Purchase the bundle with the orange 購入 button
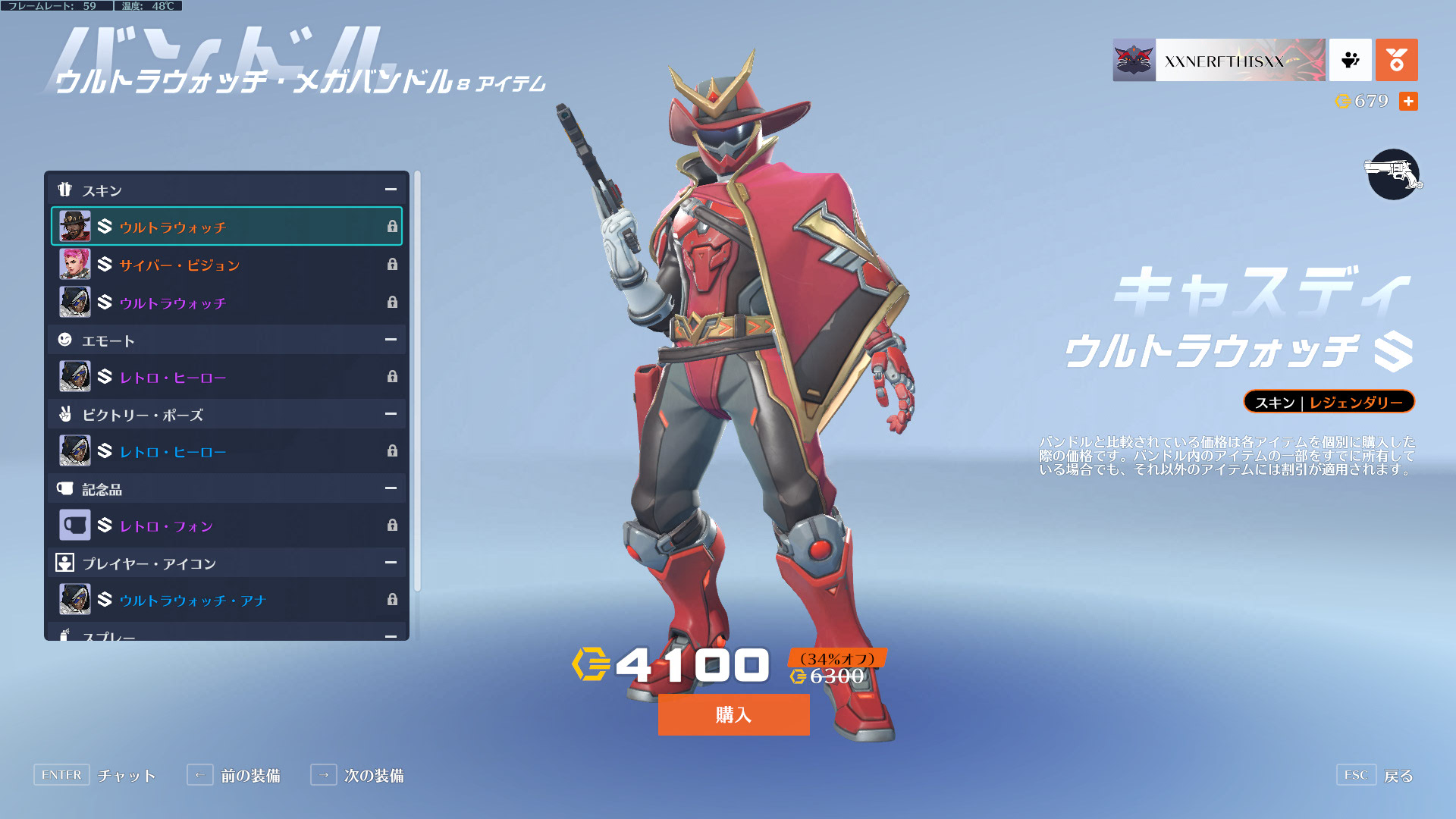This screenshot has width=1456, height=819. (733, 714)
